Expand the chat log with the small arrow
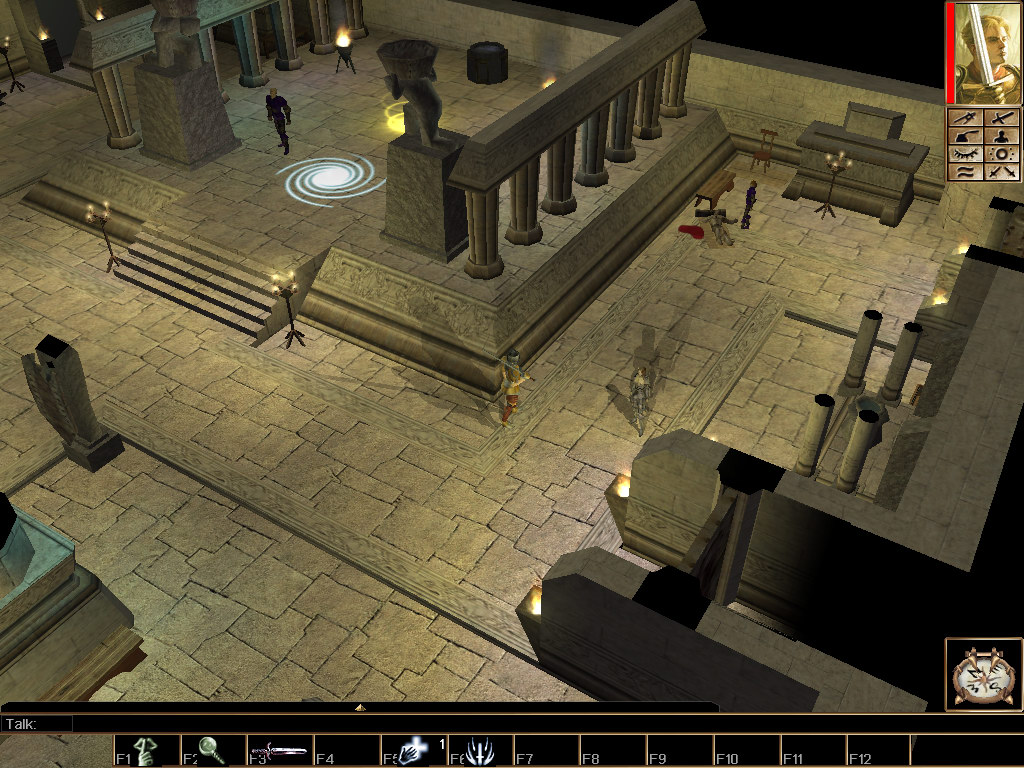Screen dimensions: 1024x768 360,707
